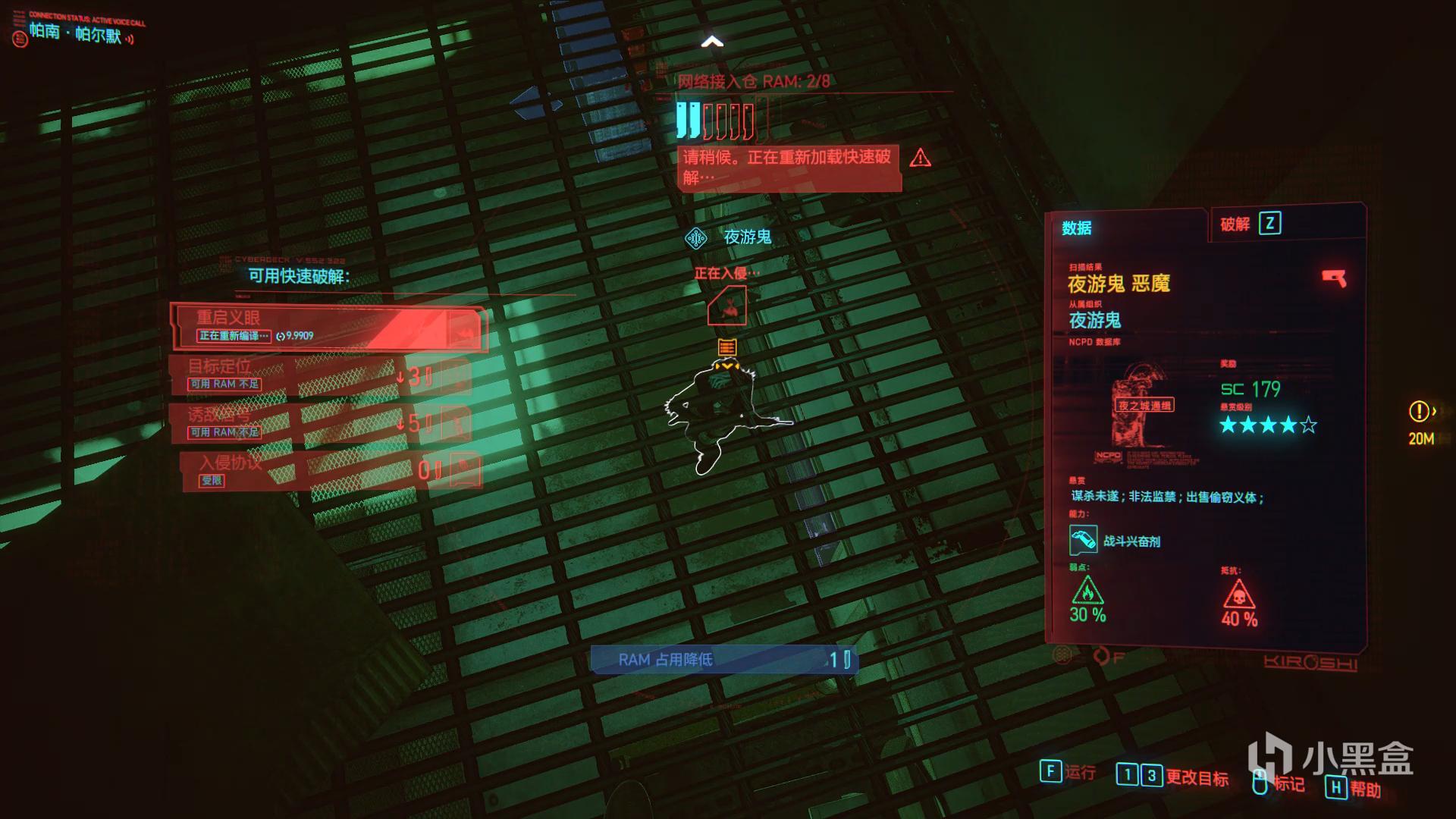The image size is (1456, 819).
Task: Click the hacking-in-progress icon over the enemy
Action: pos(726,306)
